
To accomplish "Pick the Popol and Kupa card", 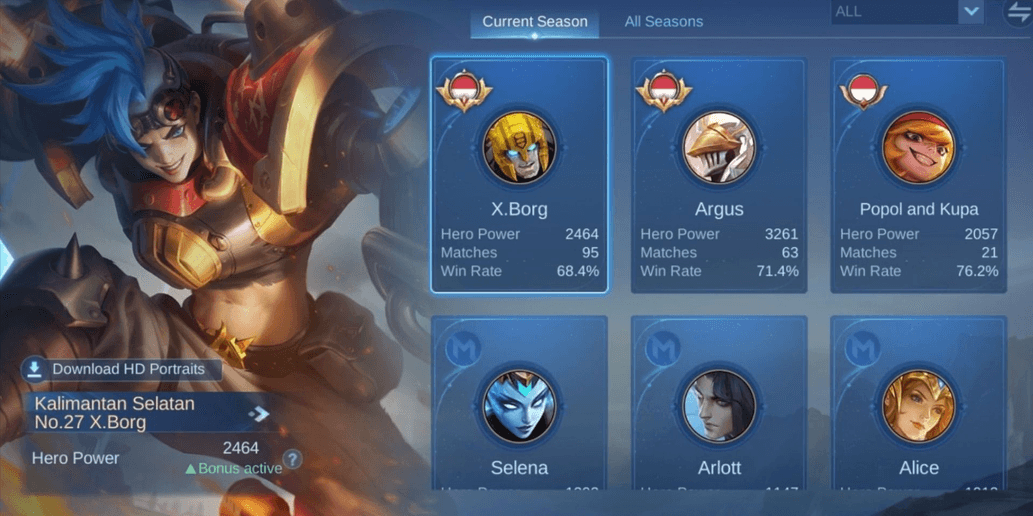I will point(918,175).
